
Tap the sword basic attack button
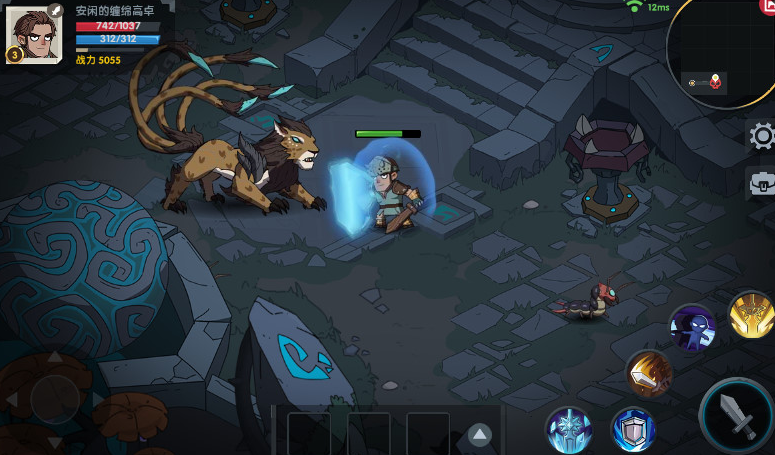point(739,417)
